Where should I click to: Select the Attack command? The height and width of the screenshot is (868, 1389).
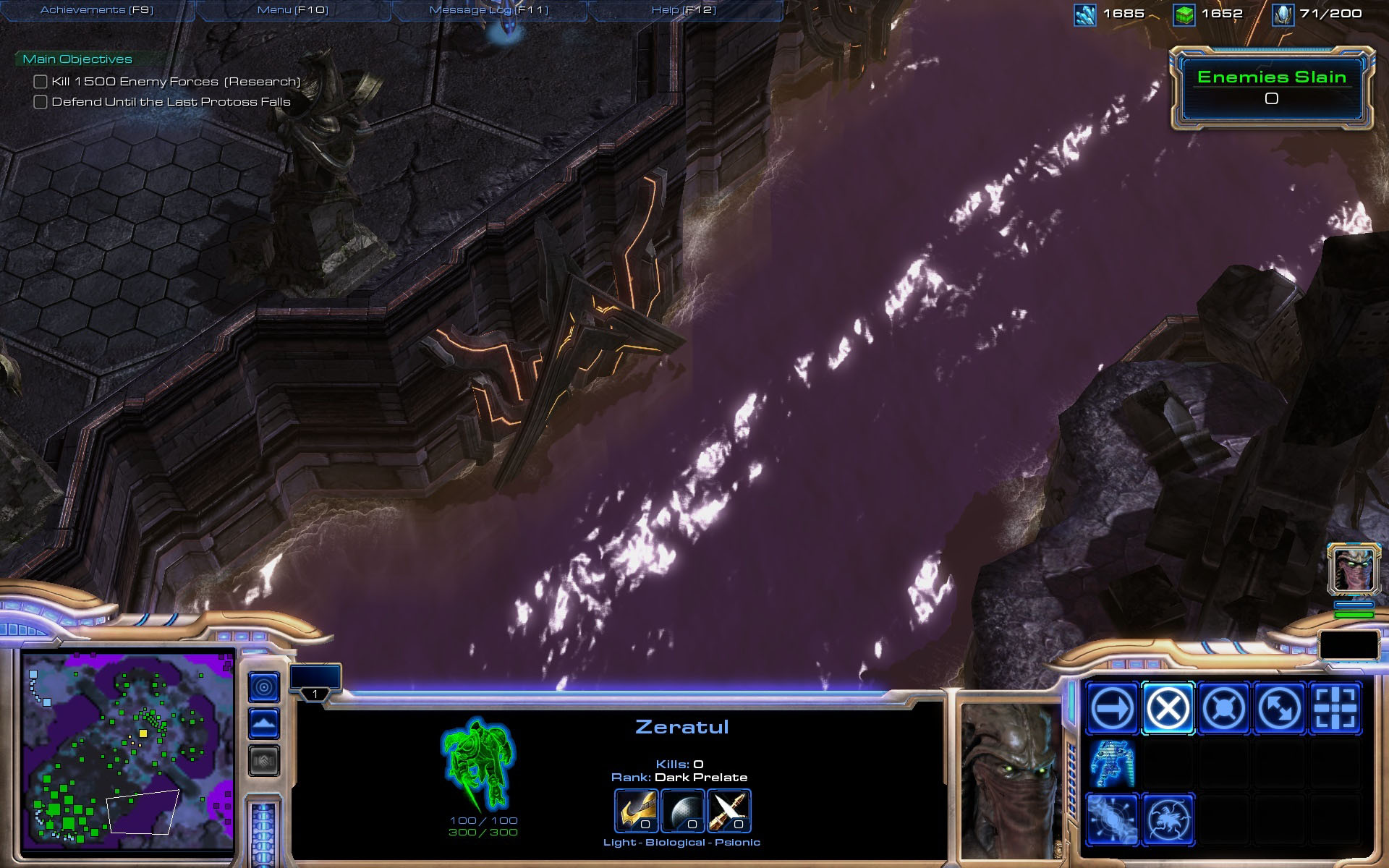click(x=1335, y=708)
